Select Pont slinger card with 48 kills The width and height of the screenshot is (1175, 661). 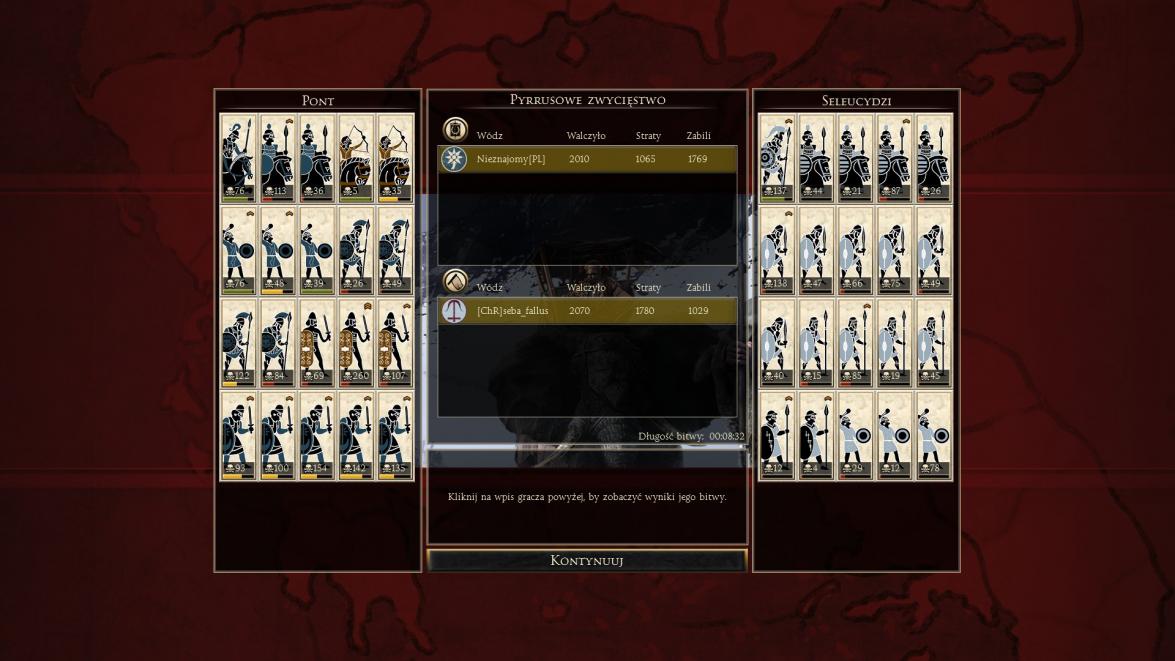click(277, 250)
